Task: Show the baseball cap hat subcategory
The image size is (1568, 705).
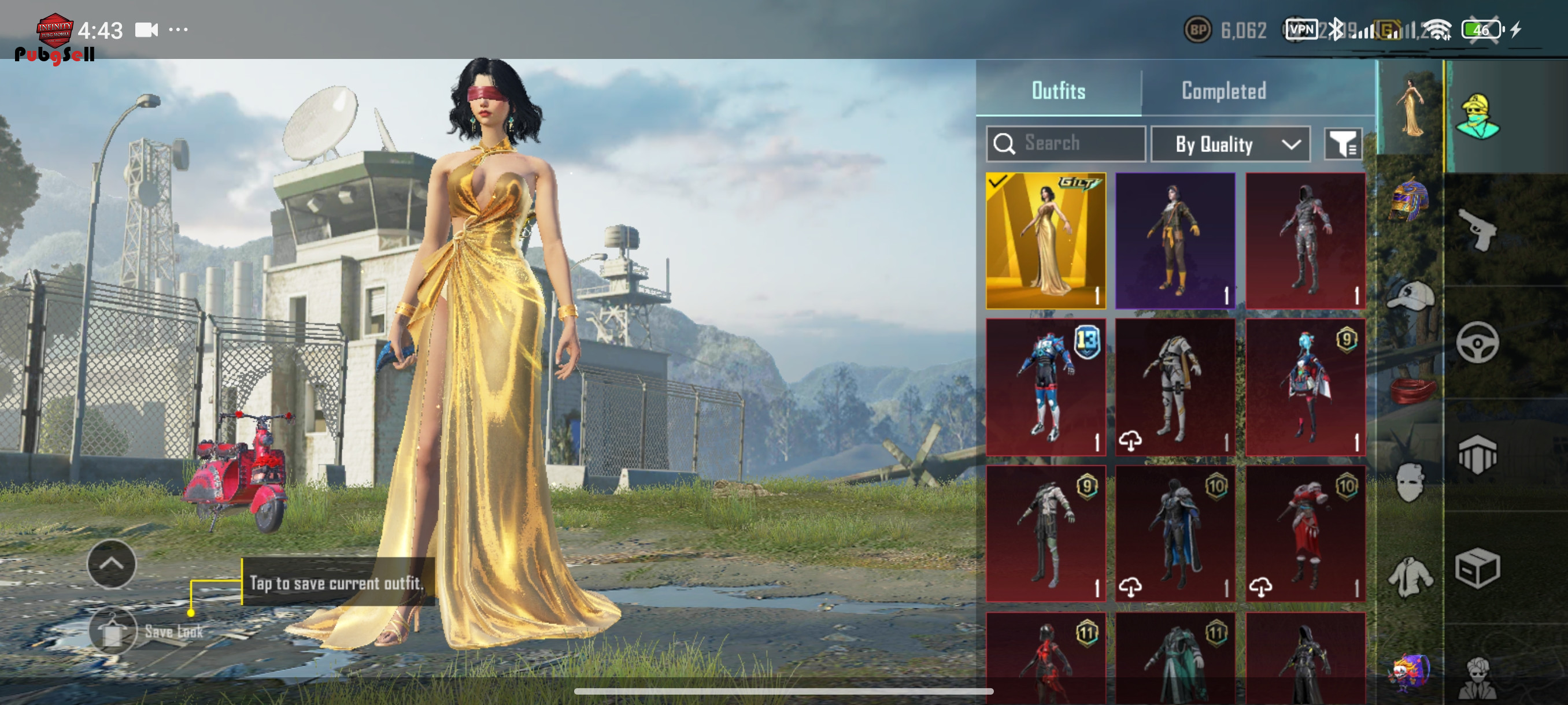Action: (x=1410, y=296)
